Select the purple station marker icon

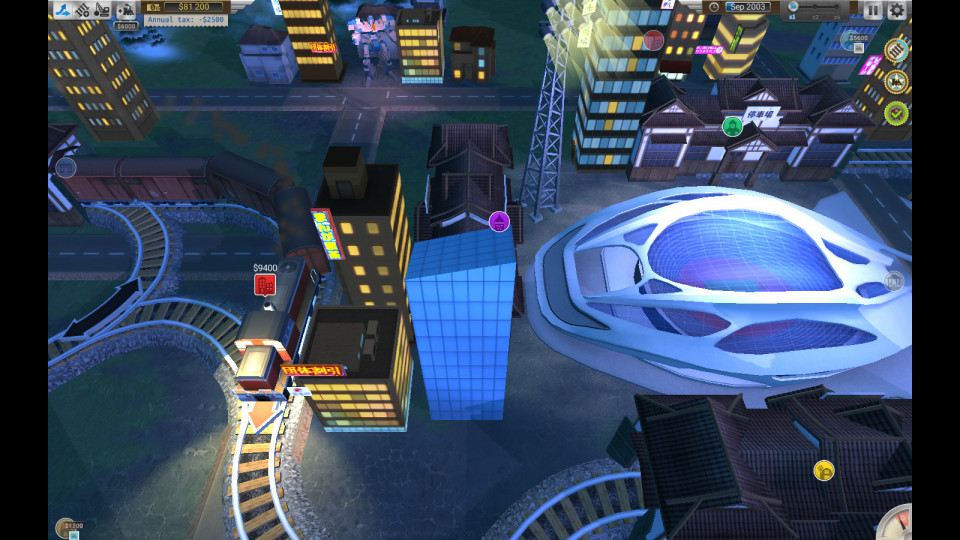500,222
